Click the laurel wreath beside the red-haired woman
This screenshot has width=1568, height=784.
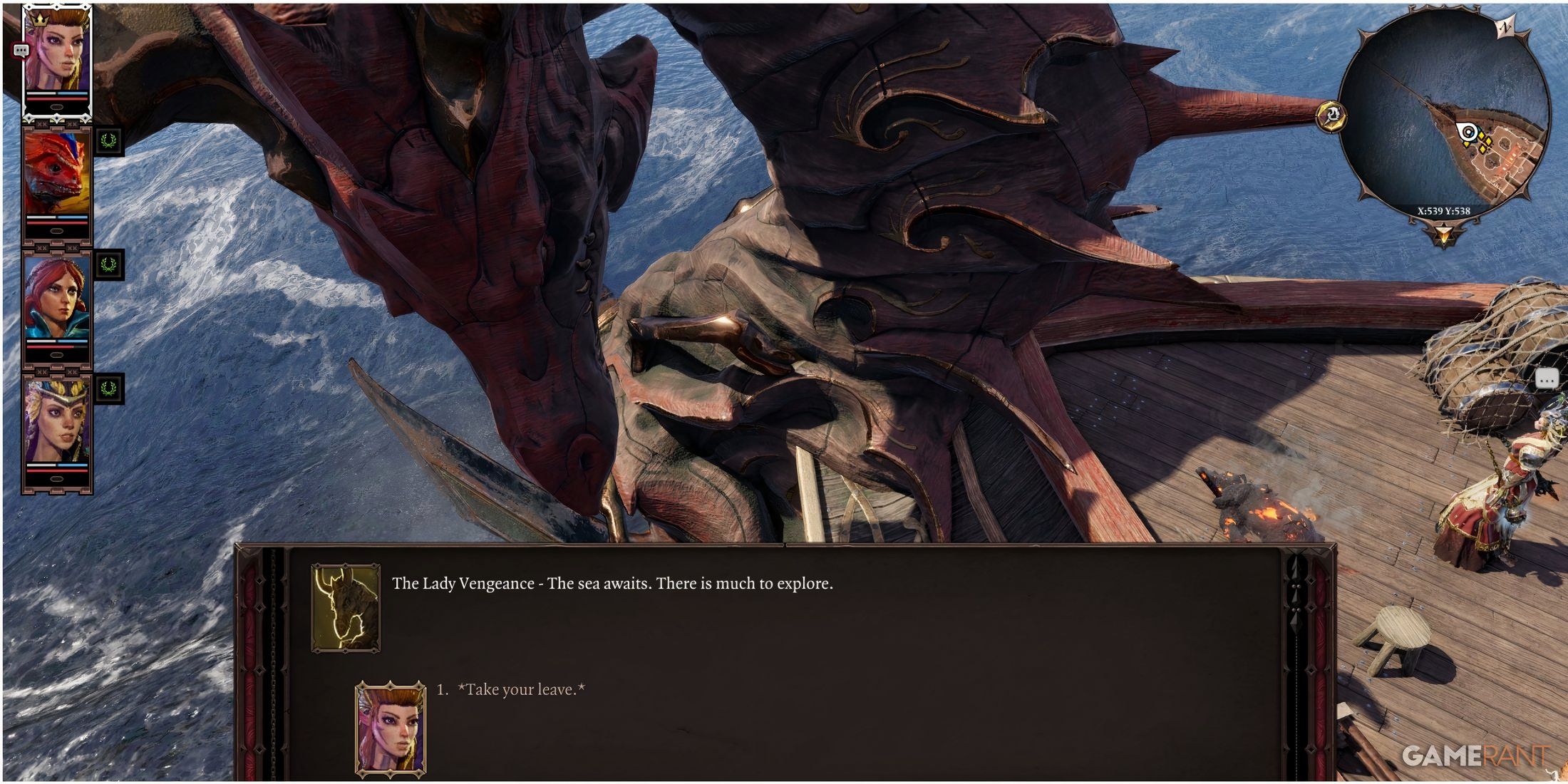(108, 264)
